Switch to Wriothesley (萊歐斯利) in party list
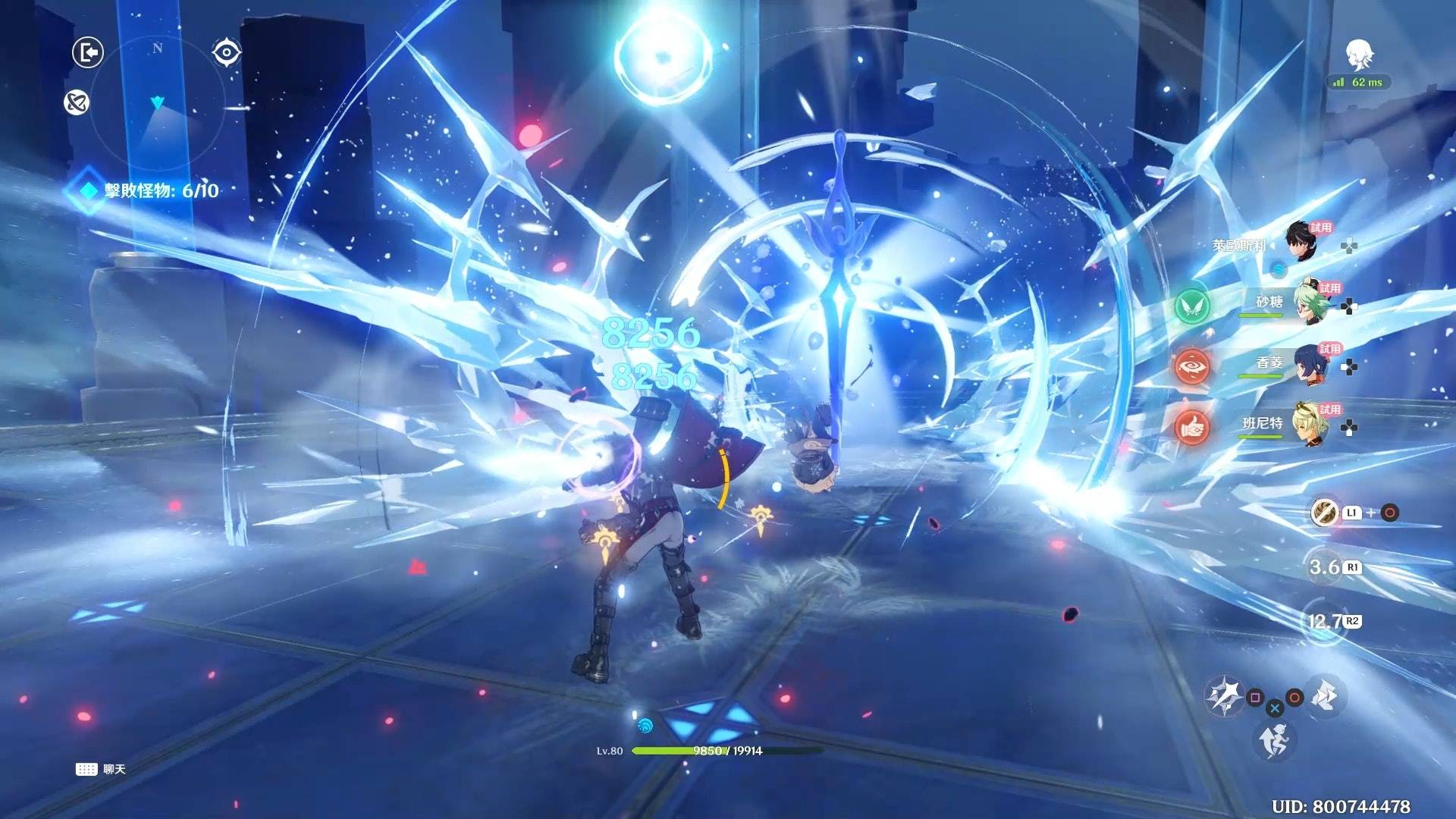 (1301, 242)
